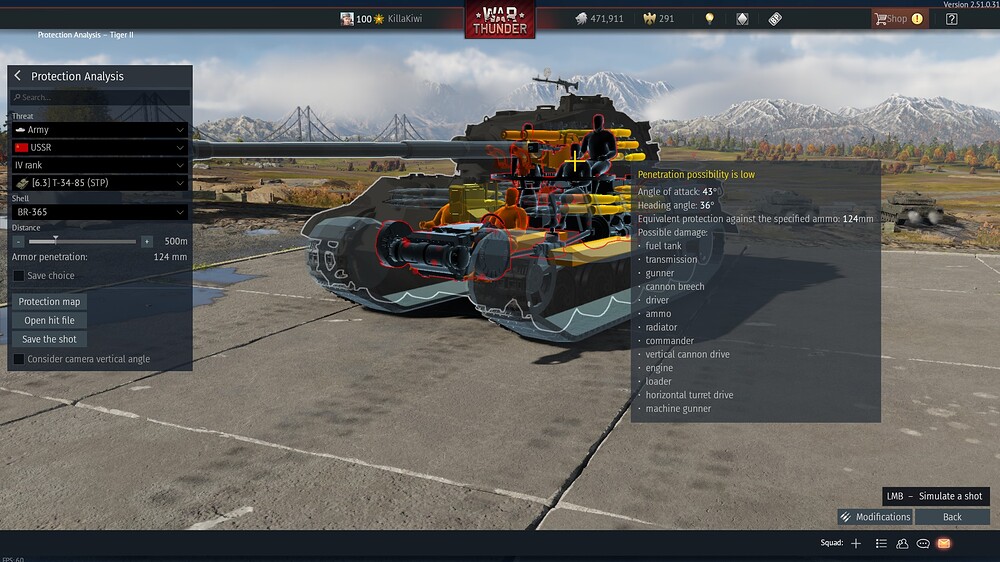Image resolution: width=1000 pixels, height=562 pixels.
Task: Leave the screen with the Back button
Action: coord(952,517)
